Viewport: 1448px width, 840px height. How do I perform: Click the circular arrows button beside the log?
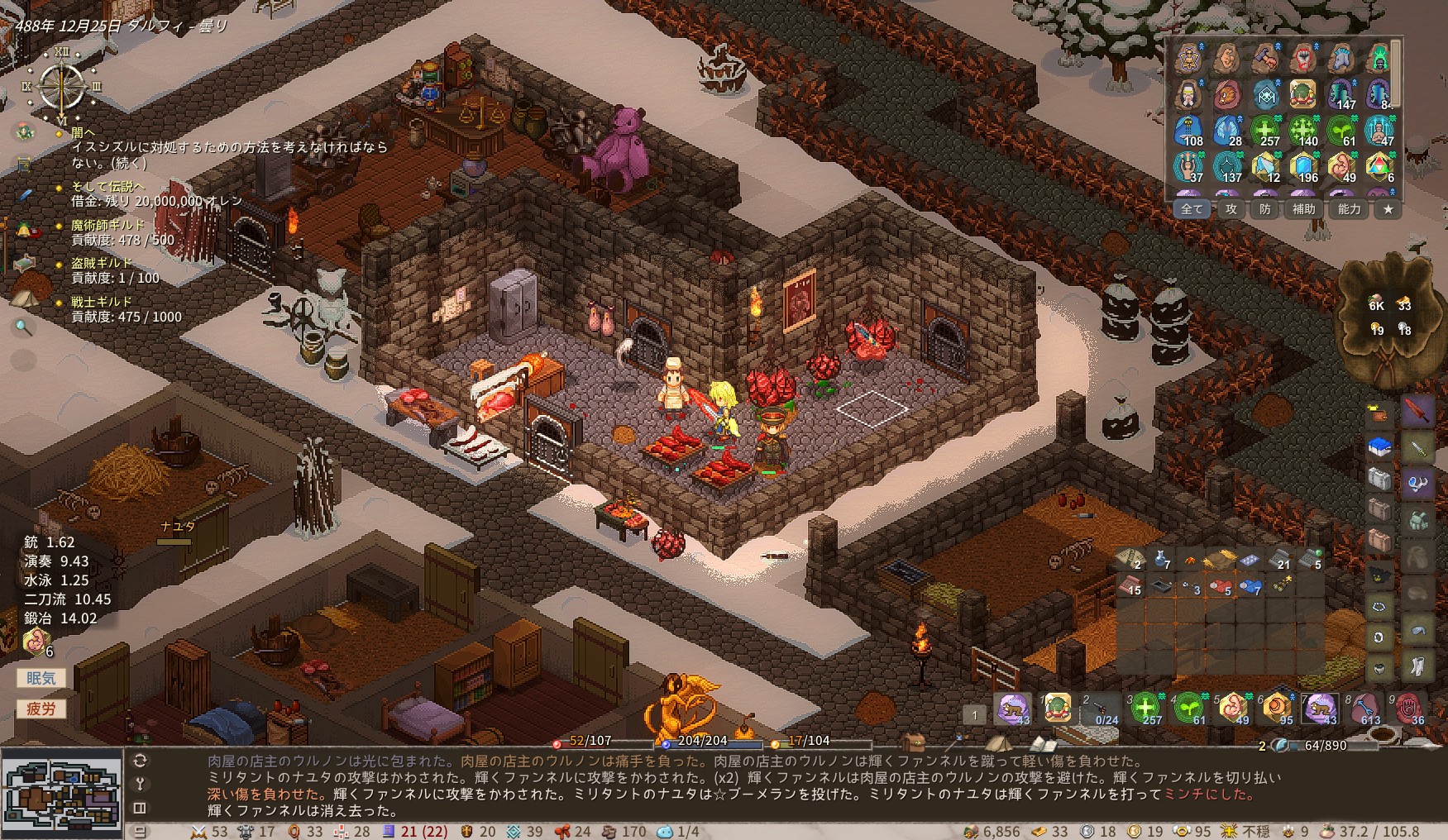[140, 761]
